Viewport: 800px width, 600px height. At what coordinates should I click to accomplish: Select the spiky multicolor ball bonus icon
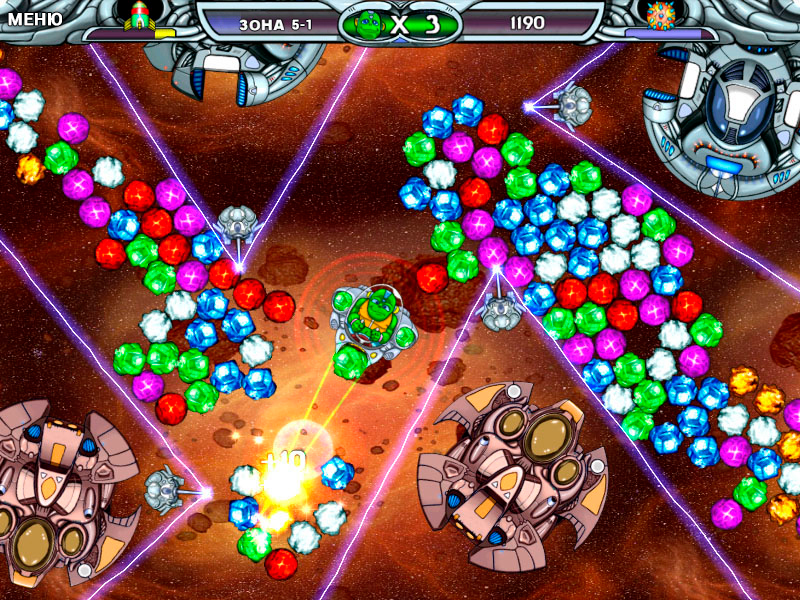659,15
